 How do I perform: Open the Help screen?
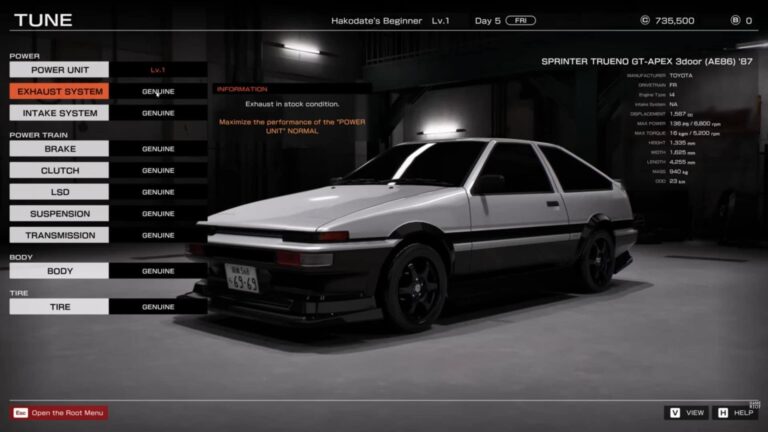735,413
